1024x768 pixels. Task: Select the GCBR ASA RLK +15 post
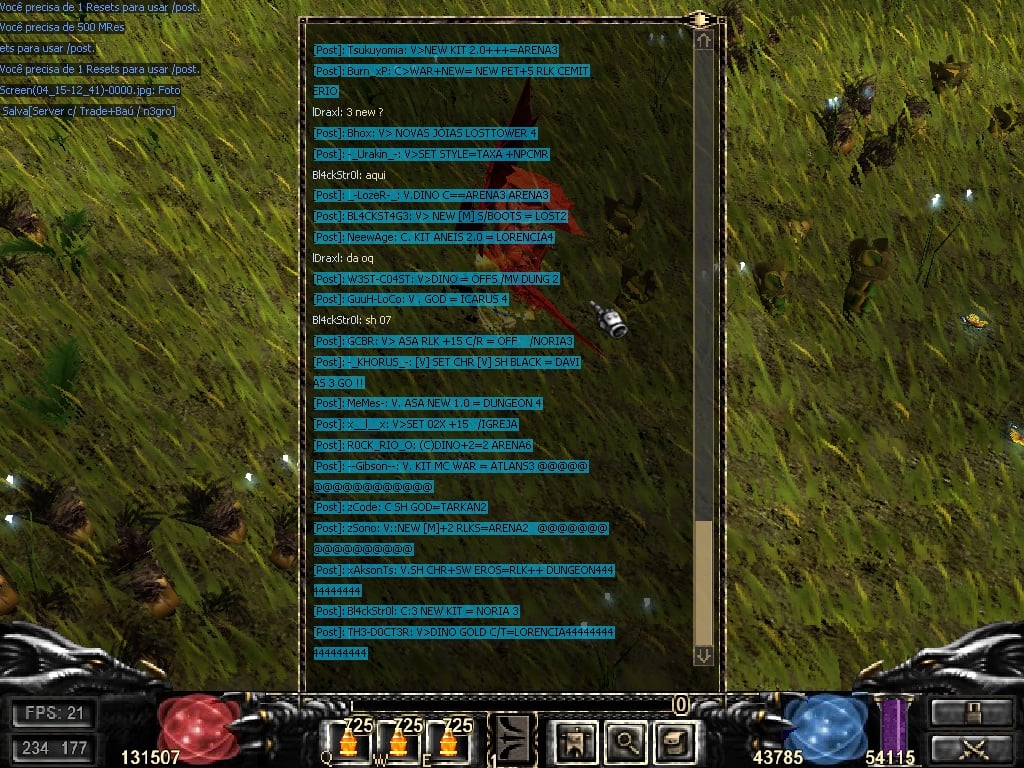(x=443, y=341)
